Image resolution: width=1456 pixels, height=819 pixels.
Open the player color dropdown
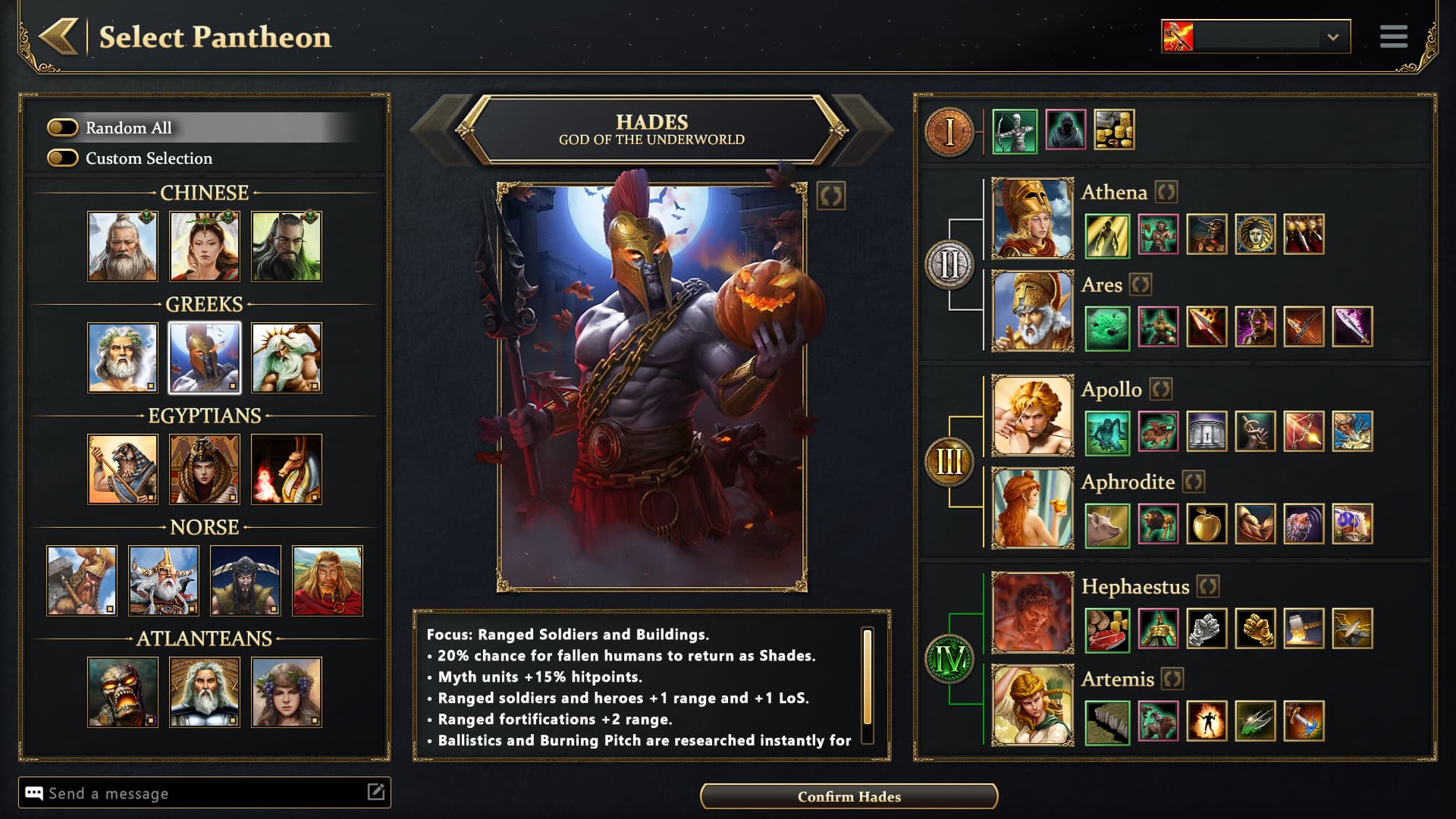coord(1332,37)
